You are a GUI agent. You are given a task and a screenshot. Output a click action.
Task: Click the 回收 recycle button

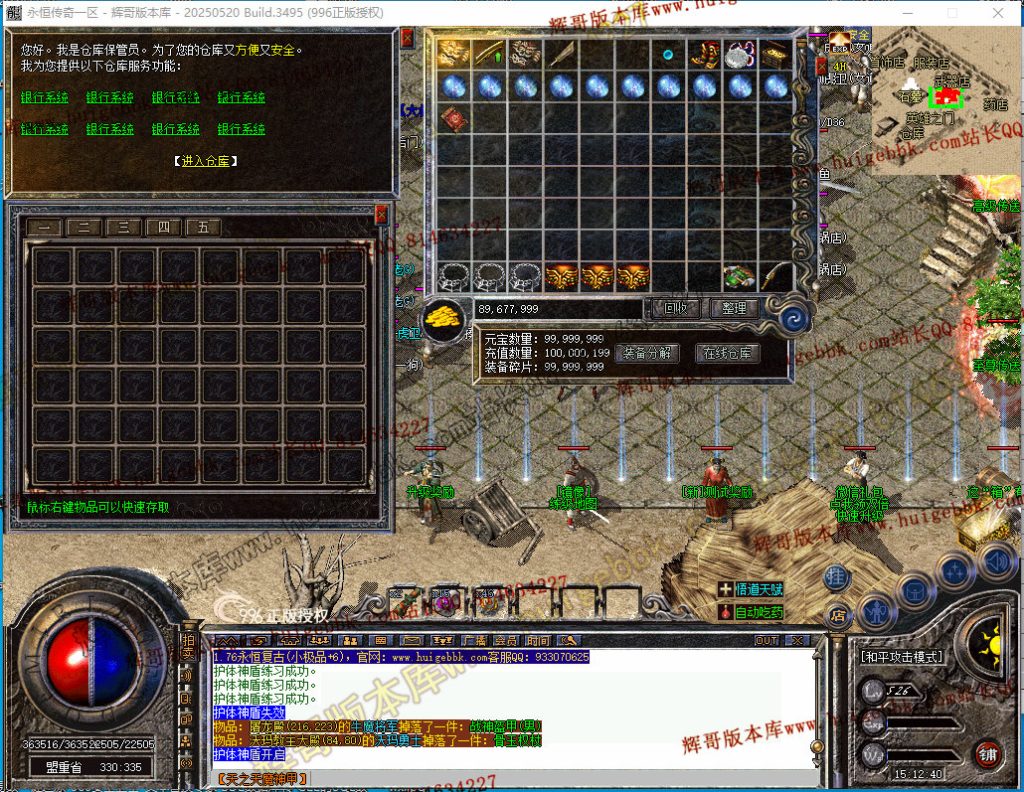675,309
